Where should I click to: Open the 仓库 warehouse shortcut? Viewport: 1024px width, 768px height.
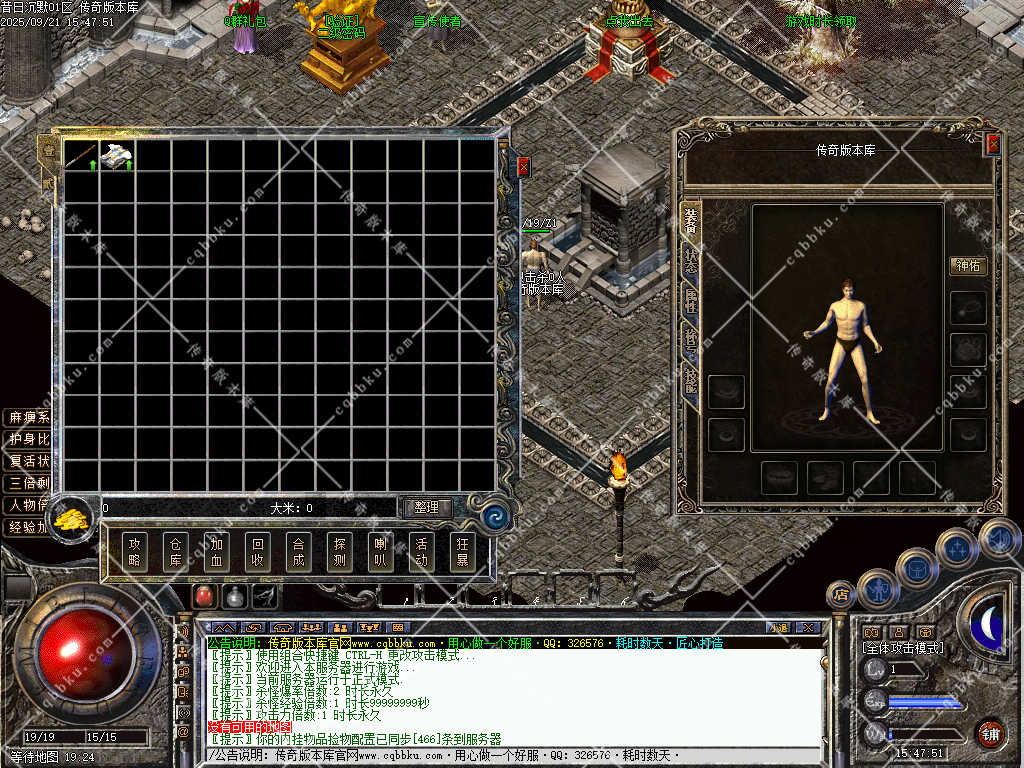[x=176, y=552]
